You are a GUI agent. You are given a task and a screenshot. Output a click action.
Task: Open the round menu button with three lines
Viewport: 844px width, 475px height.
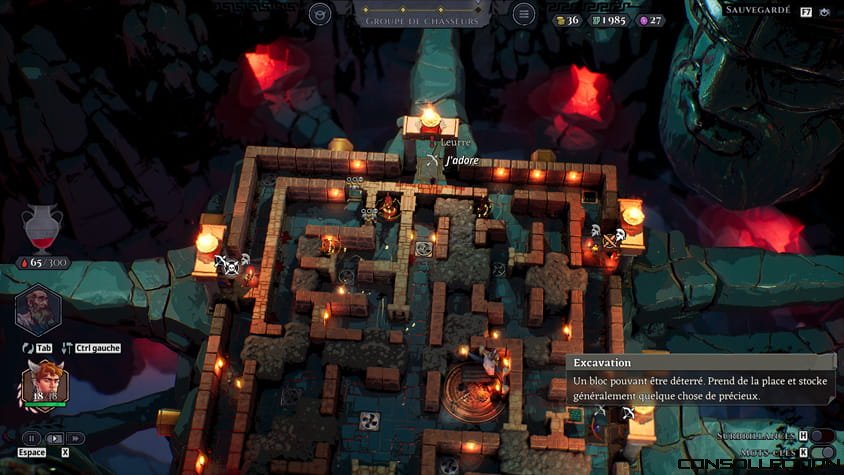point(523,14)
